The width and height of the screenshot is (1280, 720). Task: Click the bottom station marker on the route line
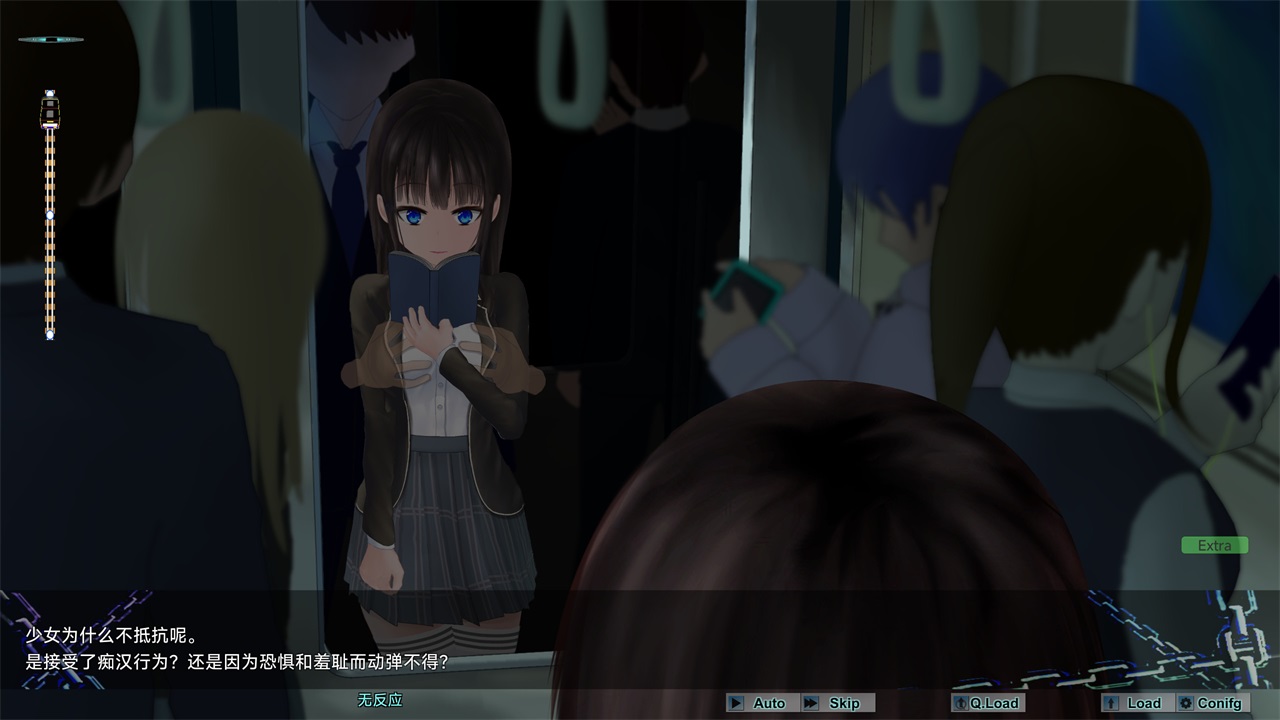[x=48, y=333]
